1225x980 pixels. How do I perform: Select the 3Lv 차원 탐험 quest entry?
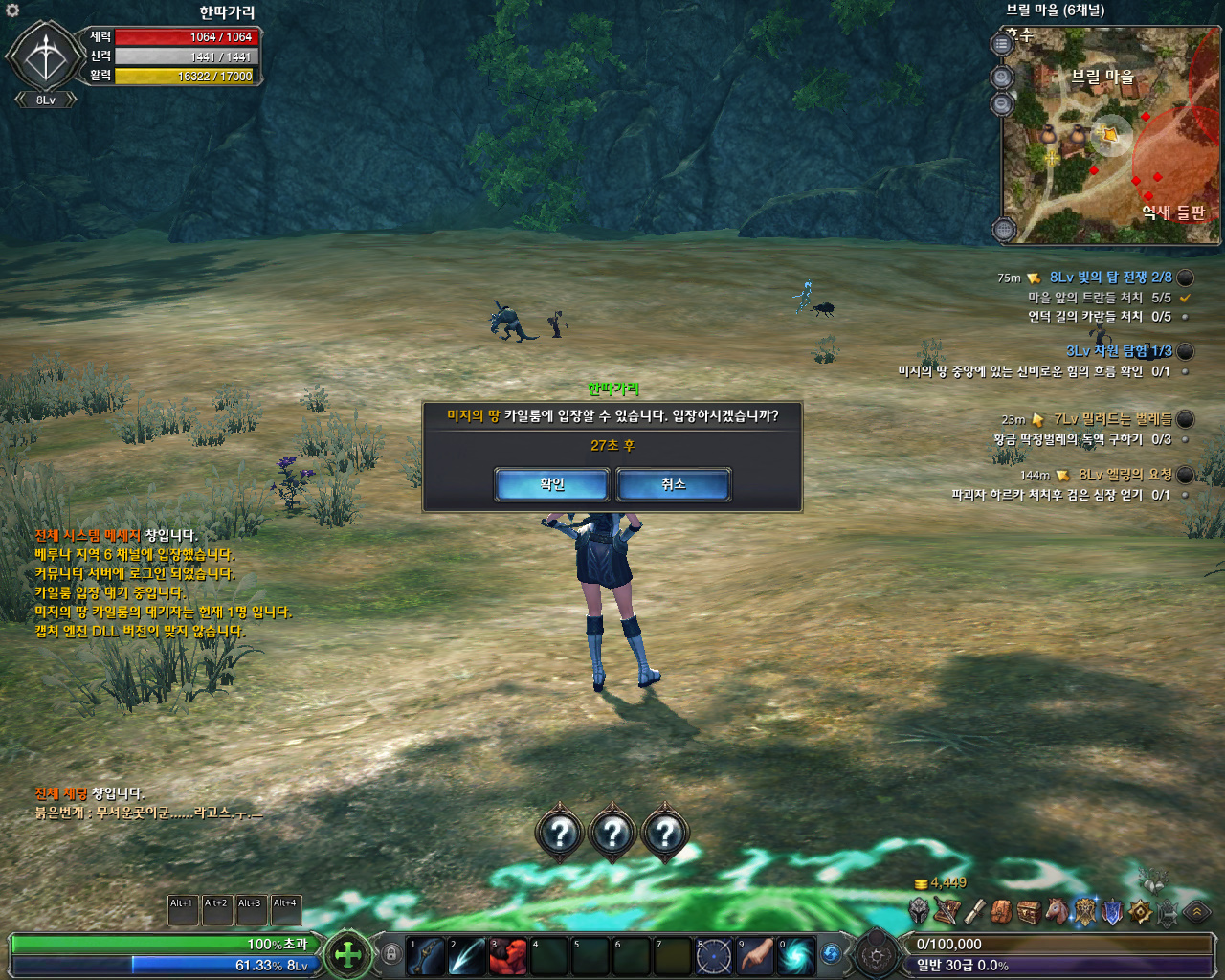coord(1119,351)
